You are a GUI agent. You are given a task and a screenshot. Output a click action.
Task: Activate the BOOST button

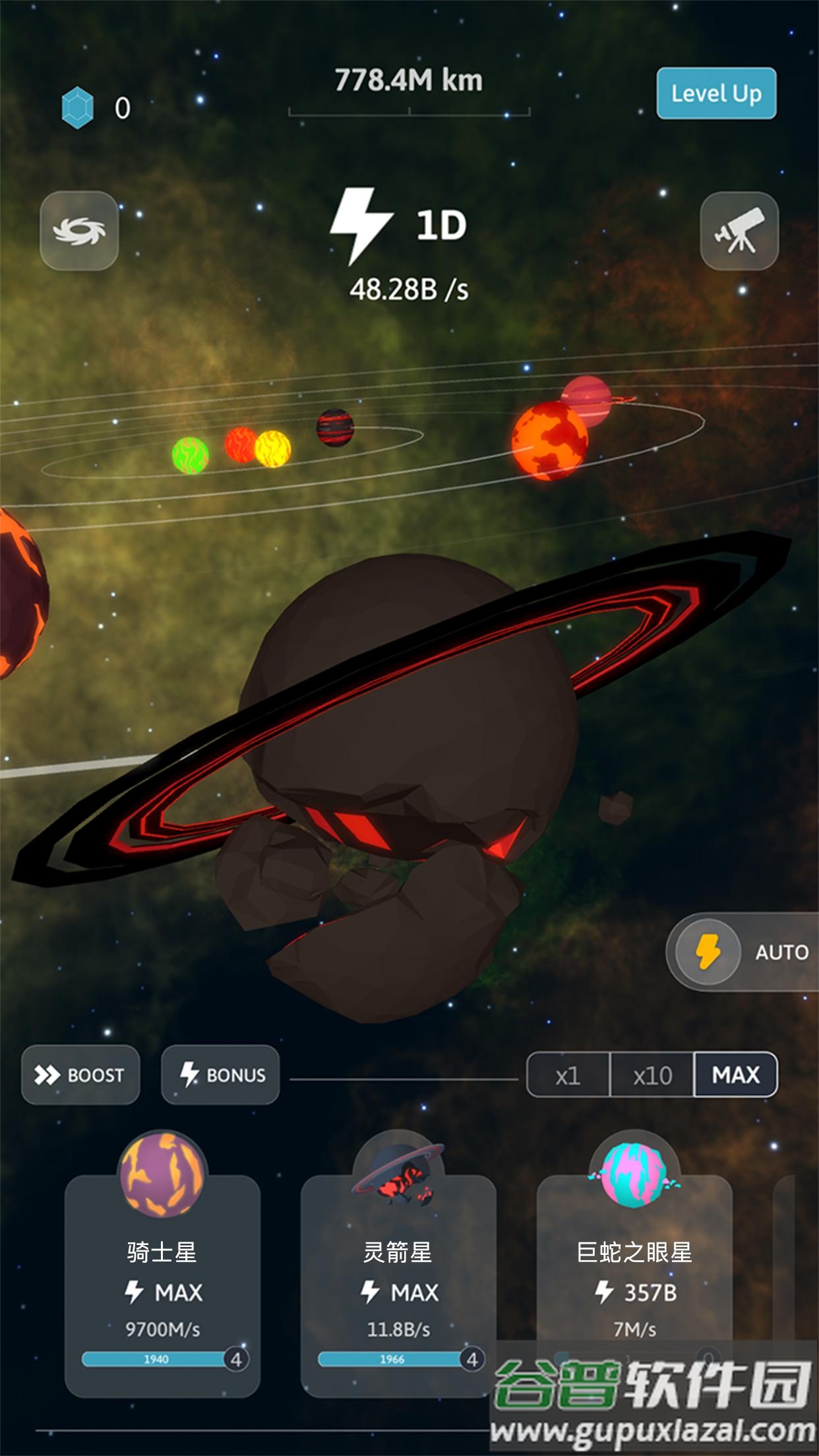pyautogui.click(x=80, y=1075)
